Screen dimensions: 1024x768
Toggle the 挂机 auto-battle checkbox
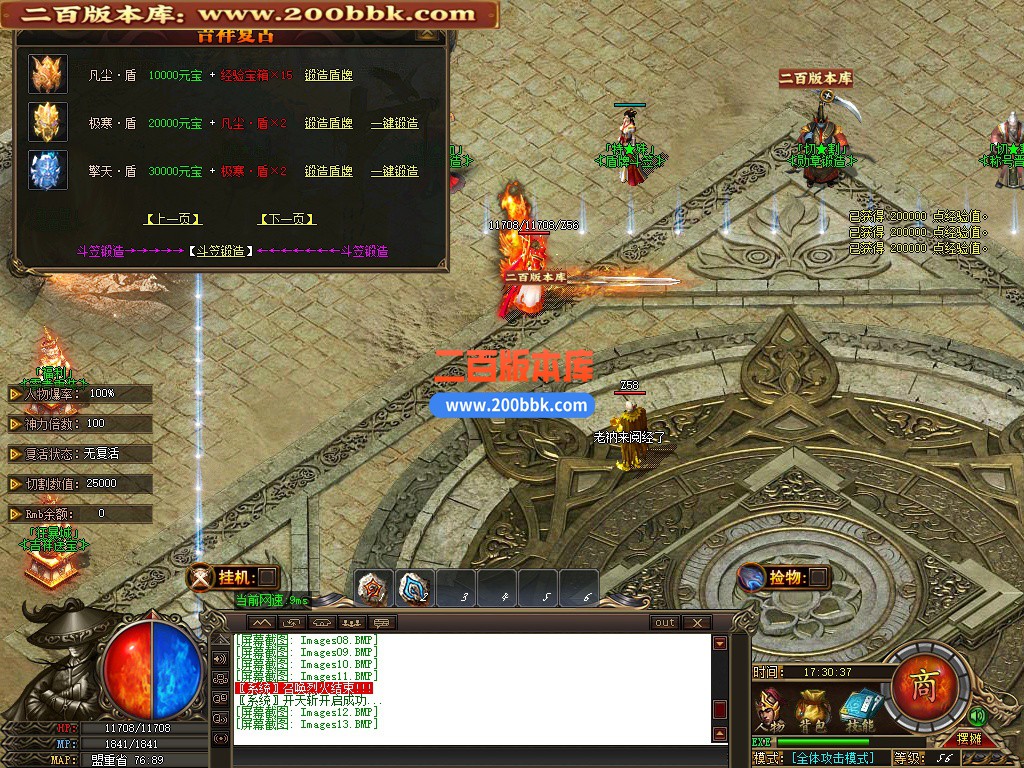click(x=267, y=577)
